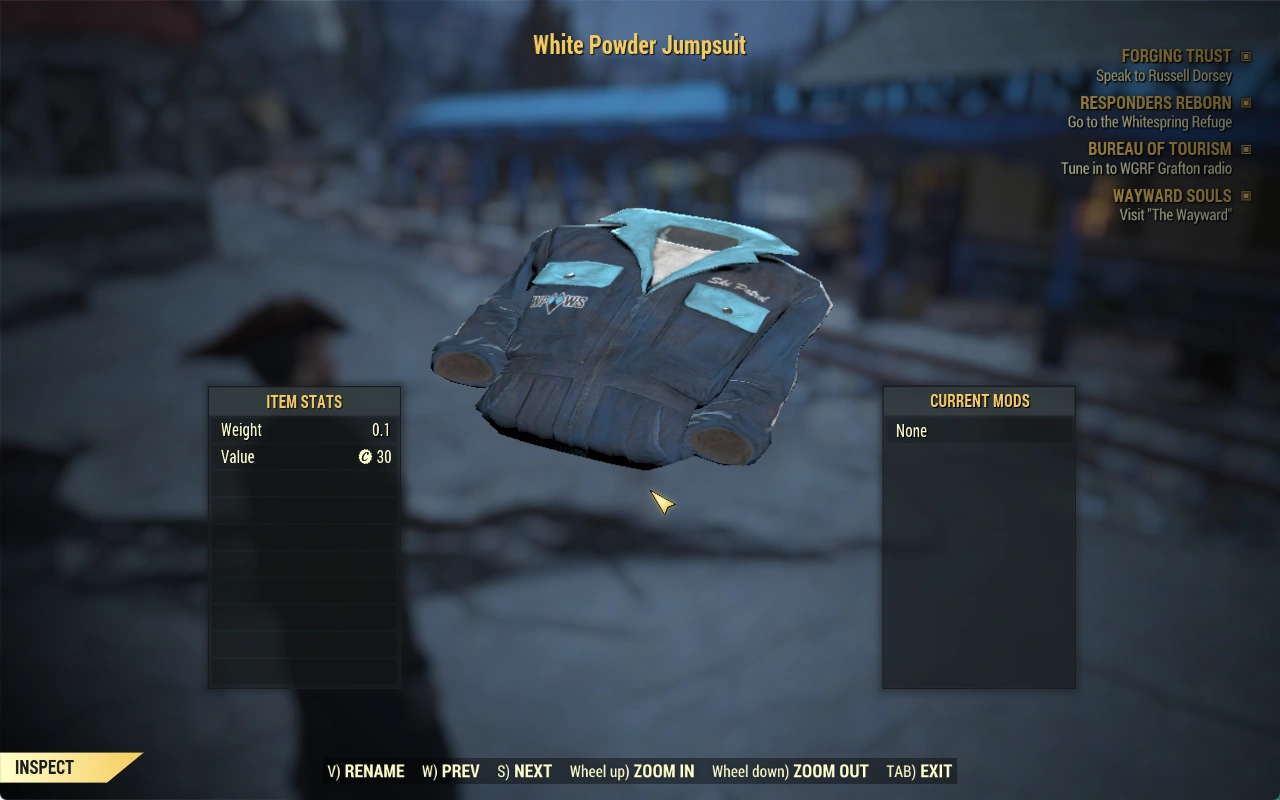Screen dimensions: 1280x800
Task: Exit the inspect screen via EXIT
Action: 919,771
